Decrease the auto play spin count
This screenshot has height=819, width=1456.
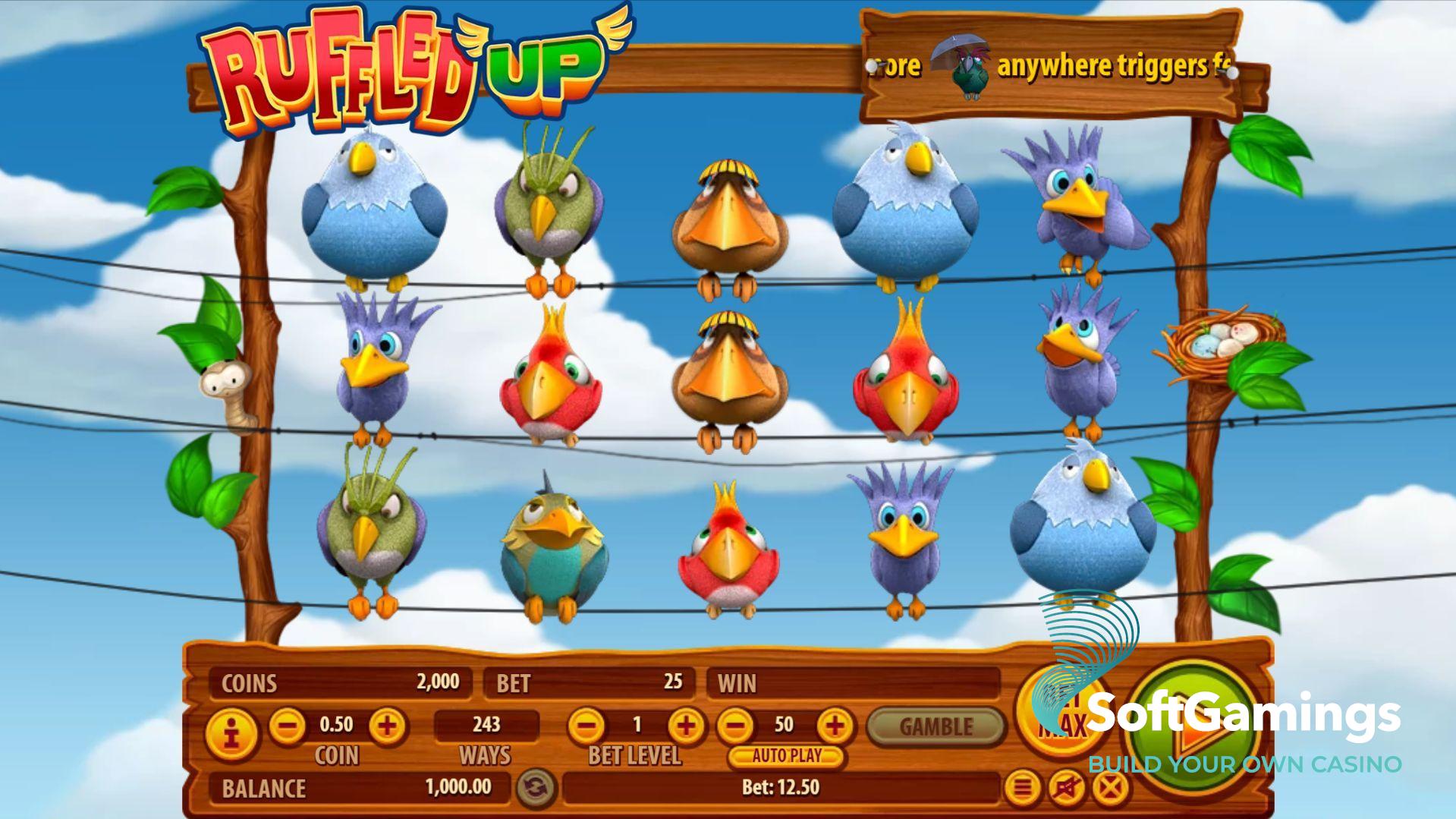pyautogui.click(x=734, y=726)
